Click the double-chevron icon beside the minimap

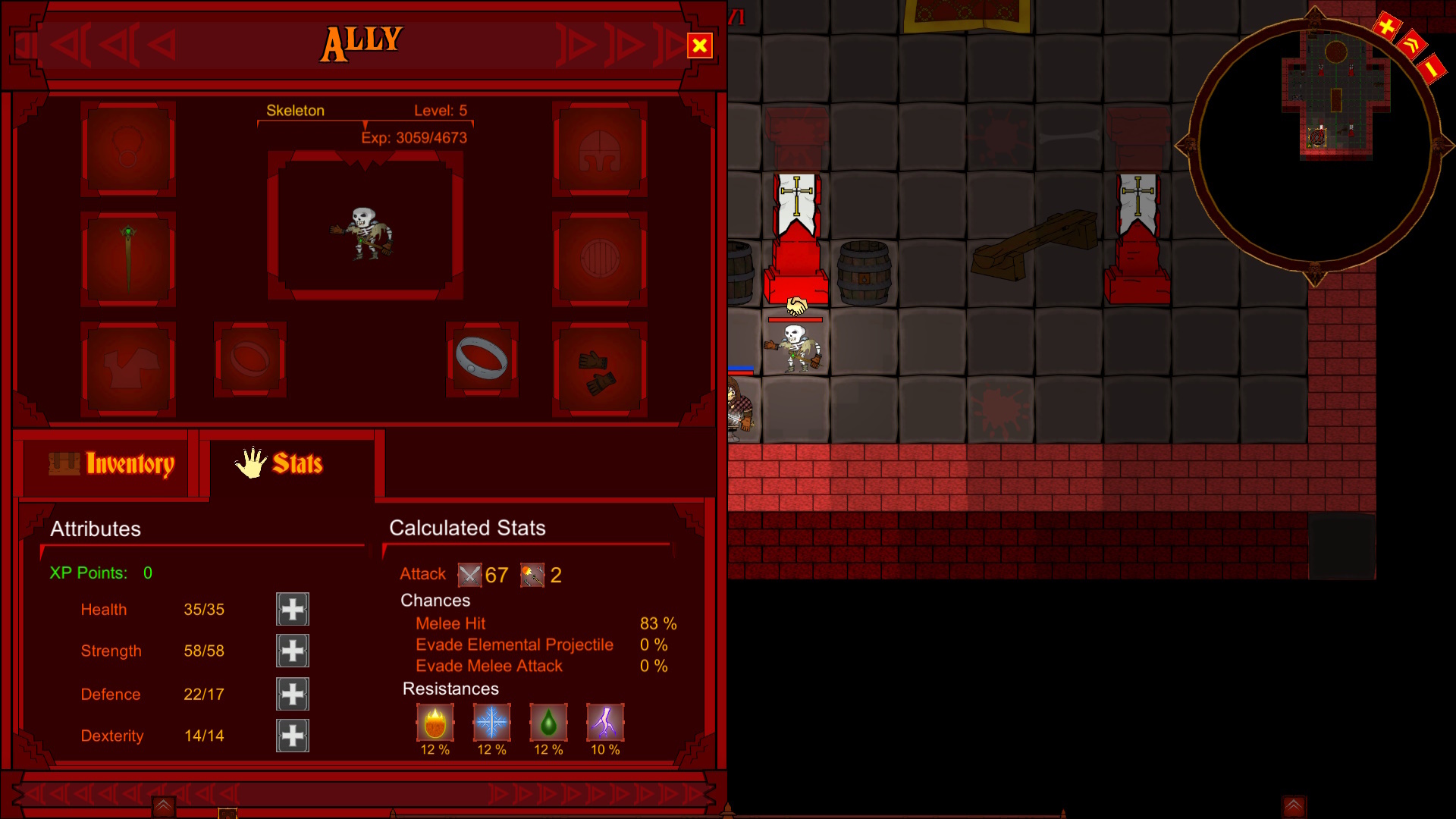click(x=1410, y=45)
